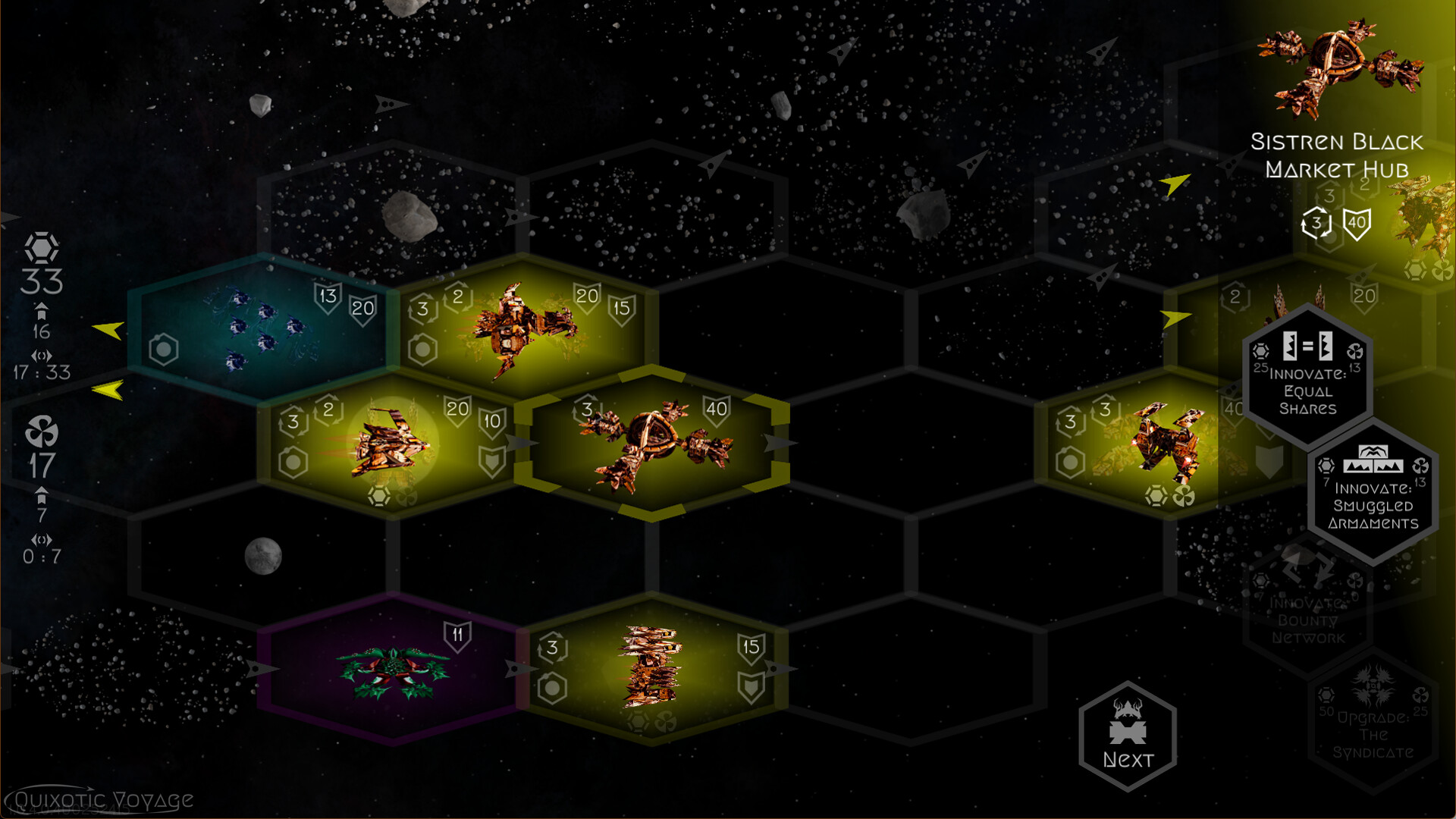Select the purple green-spiked ship tile
The height and width of the screenshot is (819, 1456).
tap(392, 669)
